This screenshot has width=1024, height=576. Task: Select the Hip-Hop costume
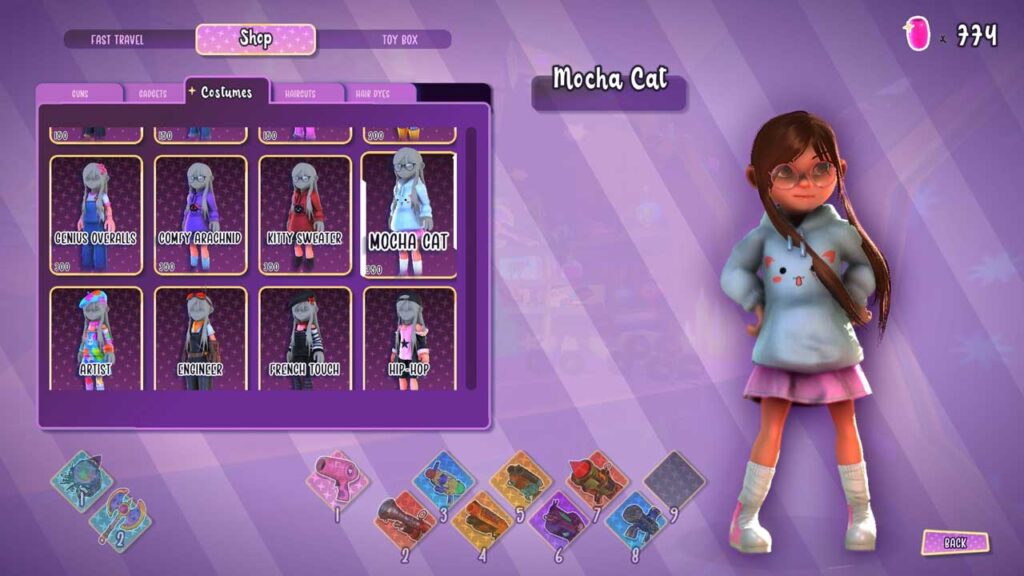[x=409, y=338]
